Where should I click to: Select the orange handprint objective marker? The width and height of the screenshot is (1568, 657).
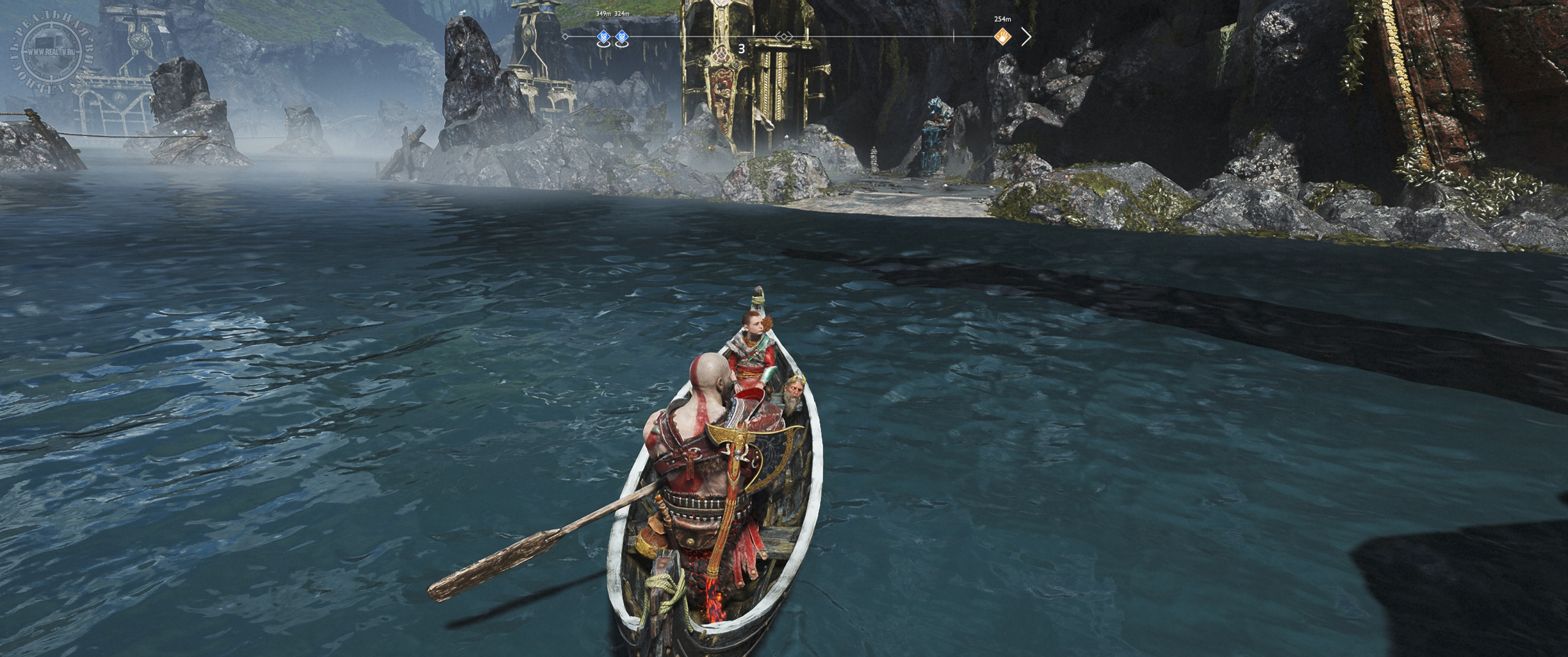[1003, 37]
